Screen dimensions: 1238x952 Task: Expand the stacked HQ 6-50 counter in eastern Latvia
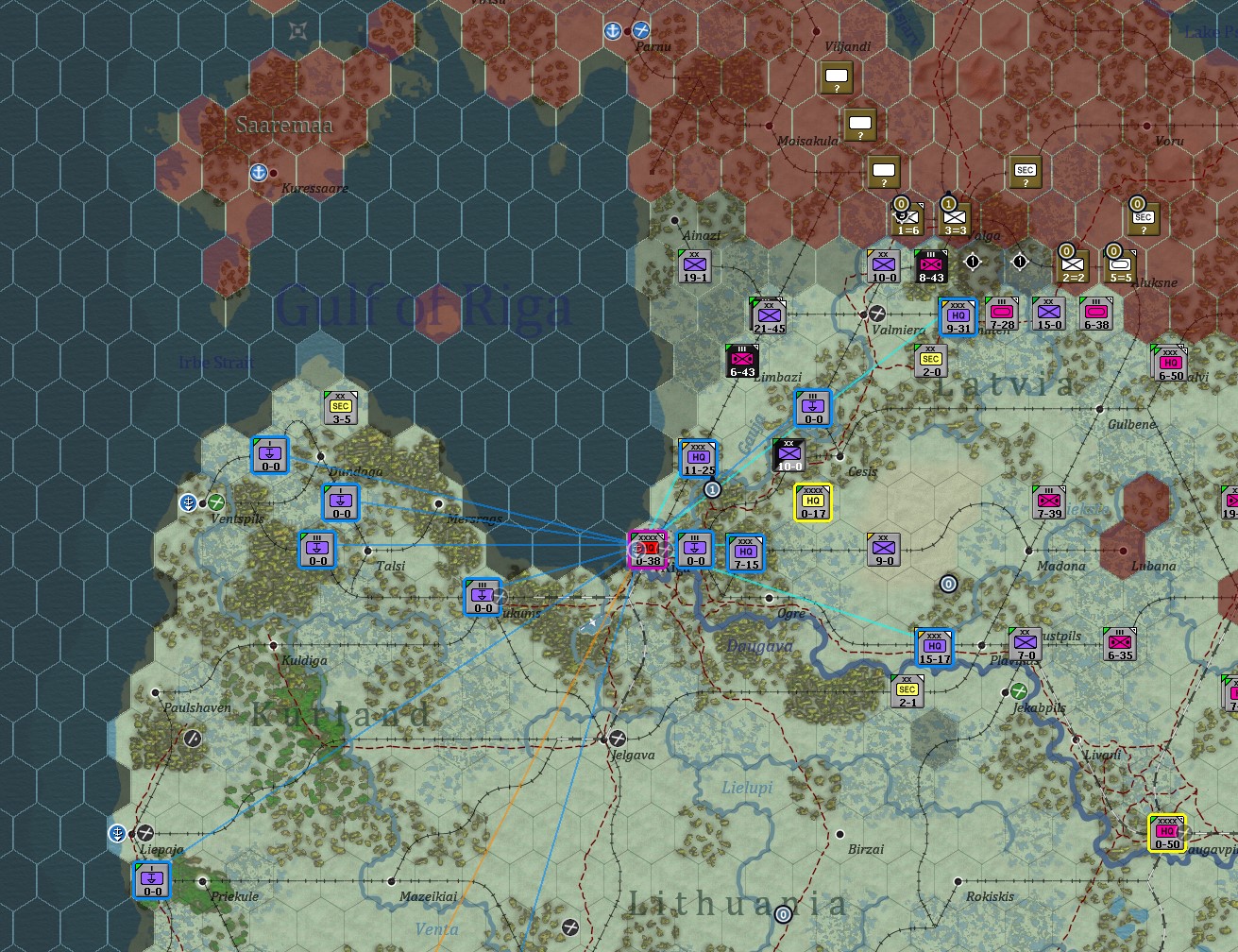pyautogui.click(x=1171, y=367)
